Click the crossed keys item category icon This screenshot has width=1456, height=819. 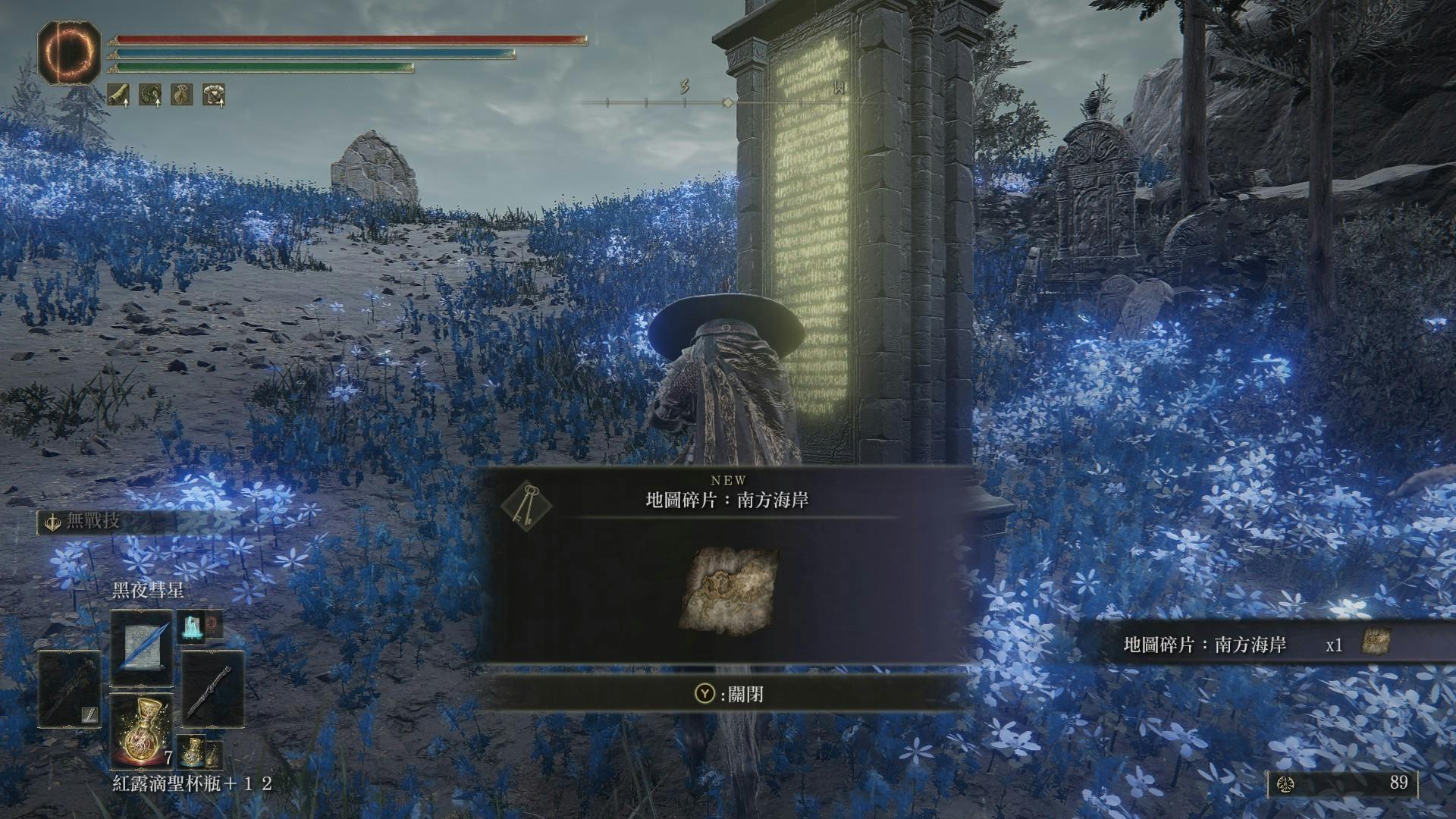(527, 504)
